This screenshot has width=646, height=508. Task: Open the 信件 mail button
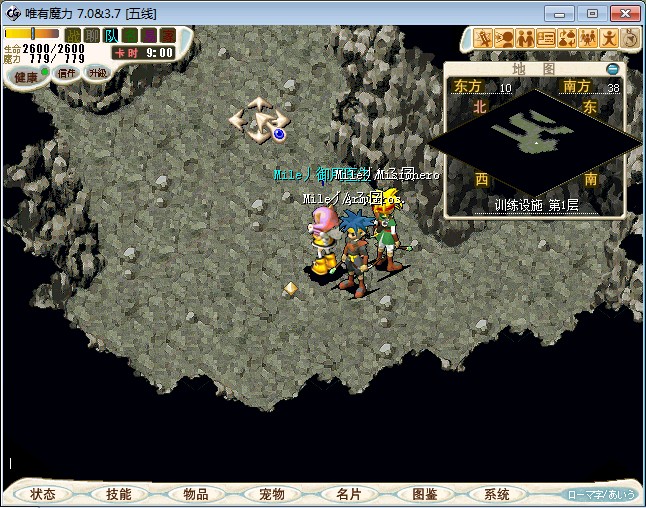tap(67, 73)
